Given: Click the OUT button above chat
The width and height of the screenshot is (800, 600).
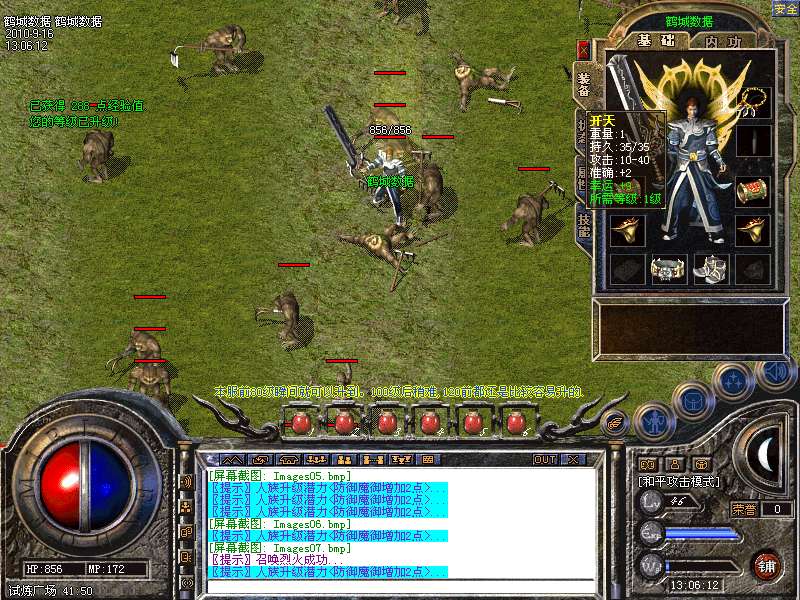Looking at the screenshot, I should pos(545,459).
